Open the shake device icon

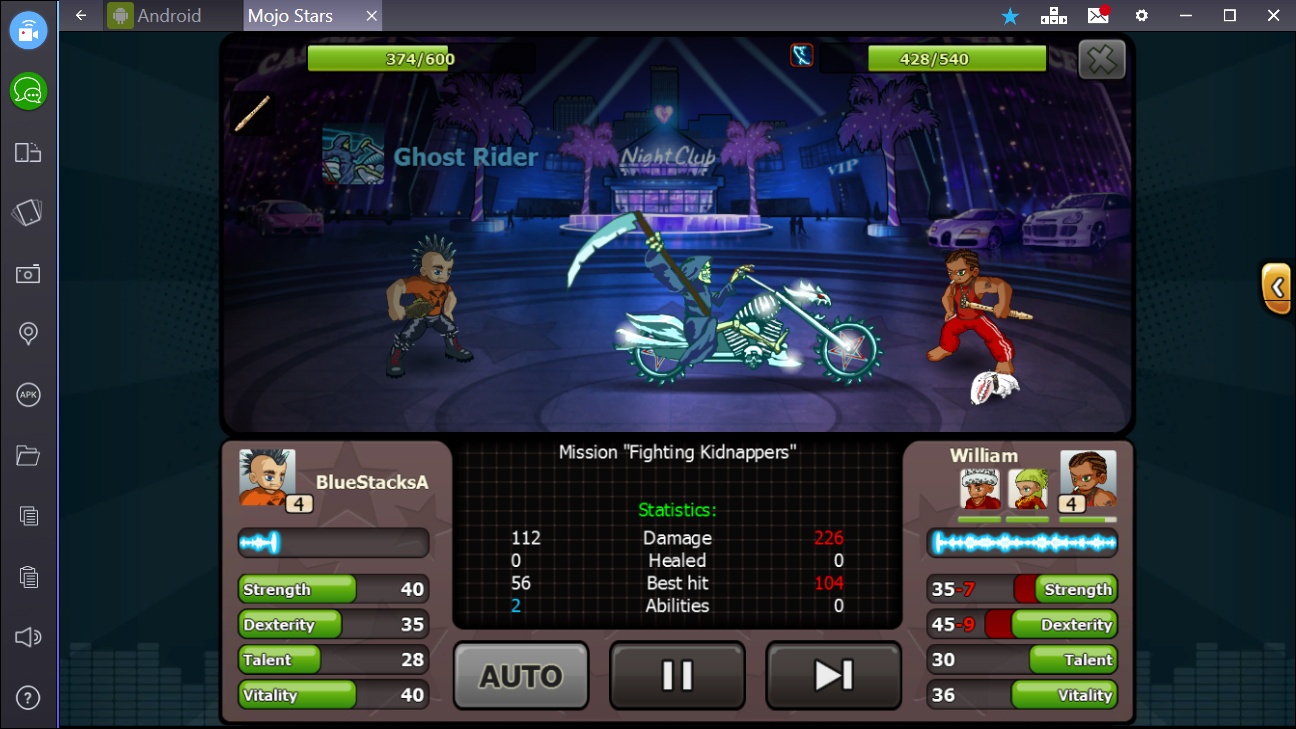click(x=28, y=212)
